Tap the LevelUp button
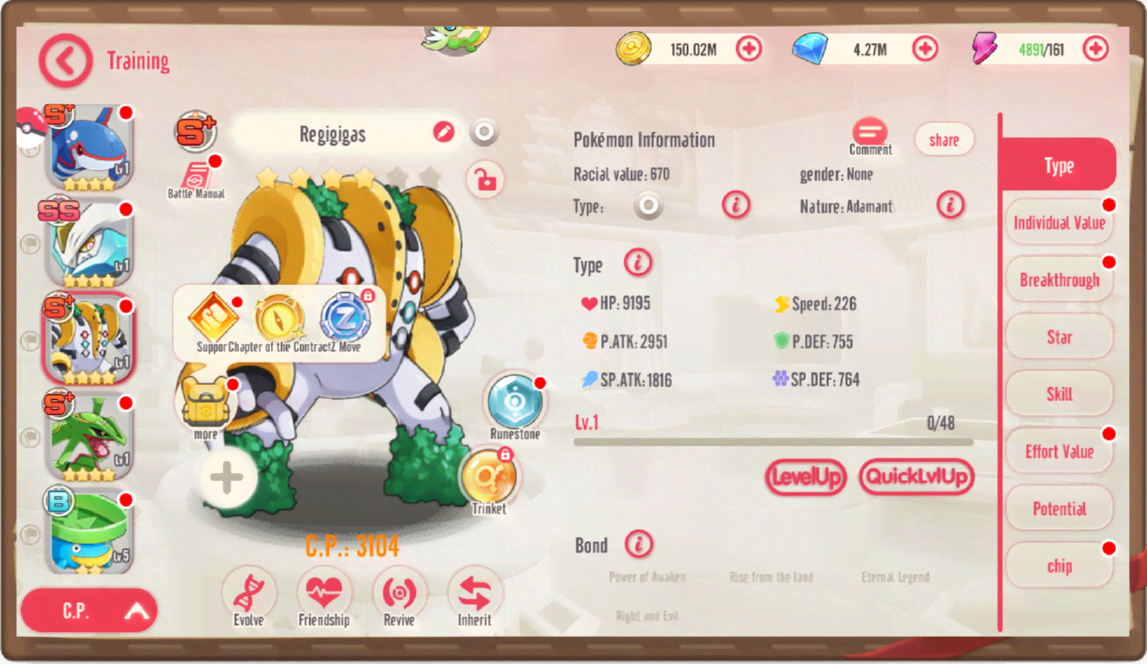The width and height of the screenshot is (1147, 664). (x=805, y=477)
